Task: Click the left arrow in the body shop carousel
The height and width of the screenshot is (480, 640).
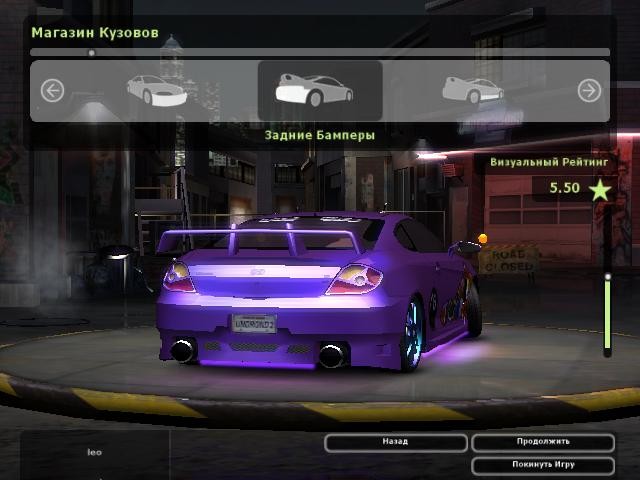Action: click(x=52, y=91)
